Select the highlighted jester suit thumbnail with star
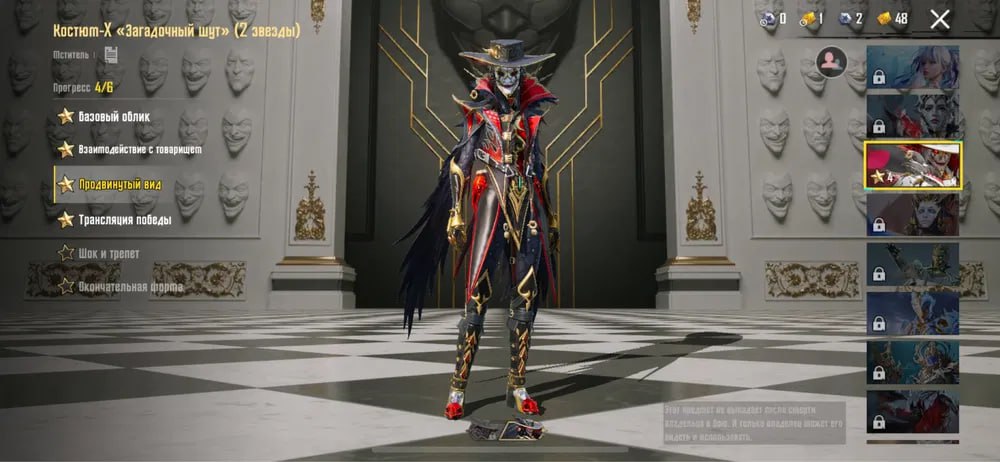This screenshot has height=462, width=1000. coord(912,165)
